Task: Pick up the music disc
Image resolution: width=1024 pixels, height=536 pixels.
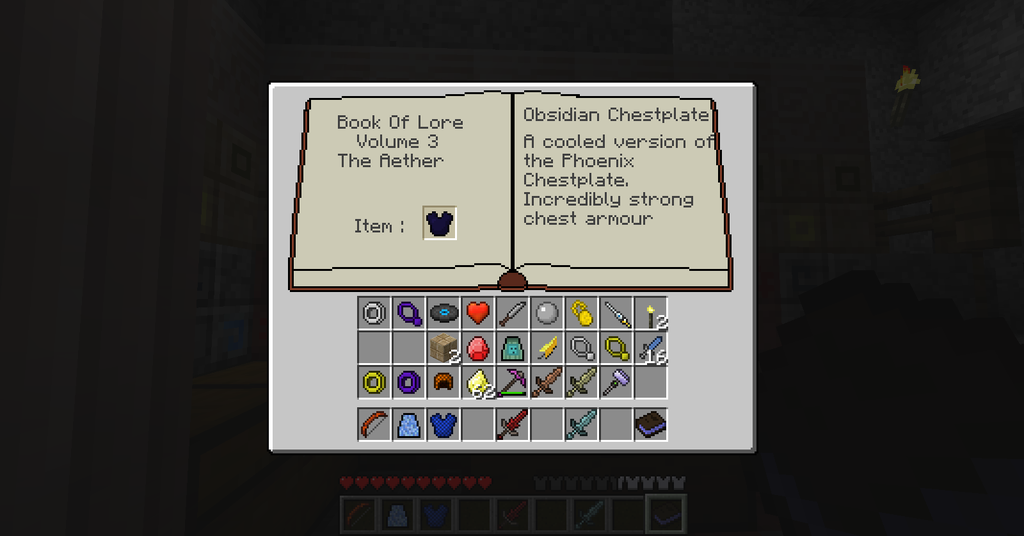Action: (443, 314)
